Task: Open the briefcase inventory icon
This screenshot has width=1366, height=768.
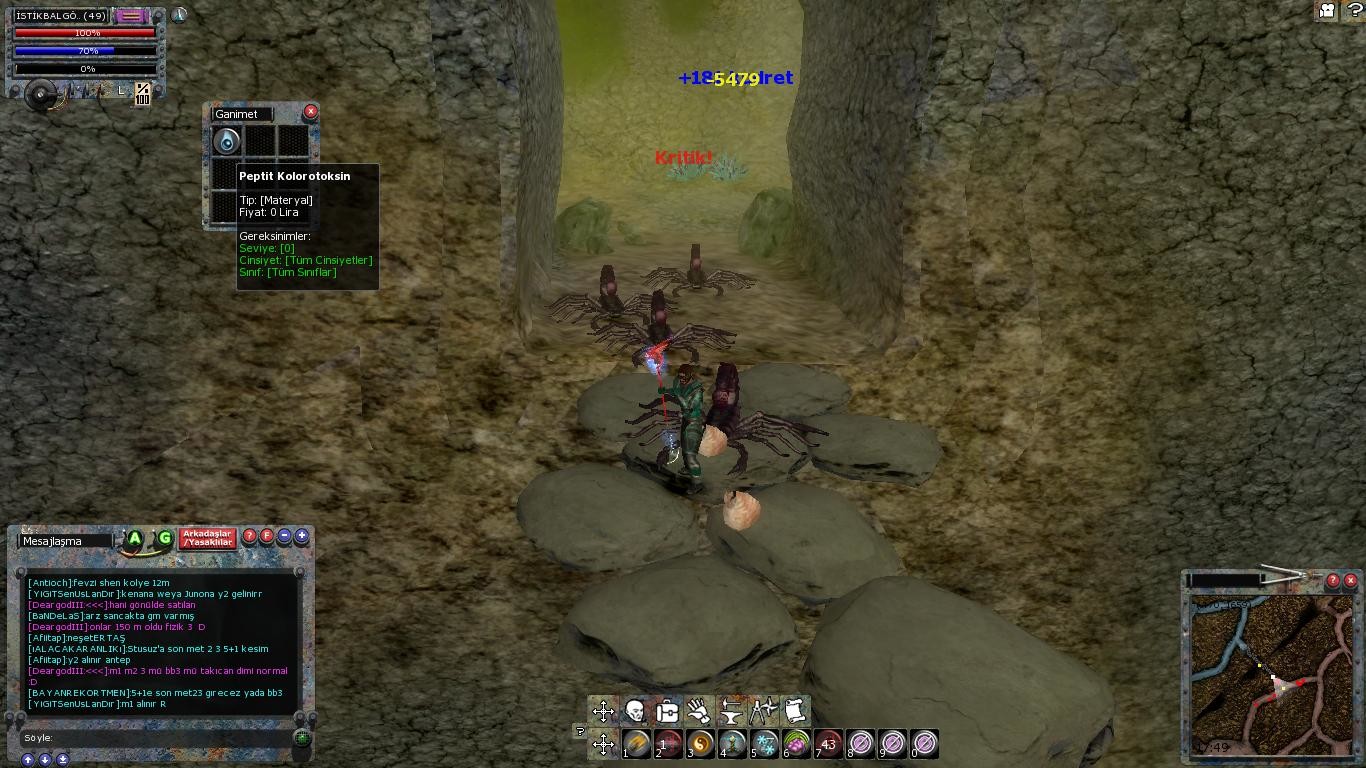Action: tap(667, 711)
